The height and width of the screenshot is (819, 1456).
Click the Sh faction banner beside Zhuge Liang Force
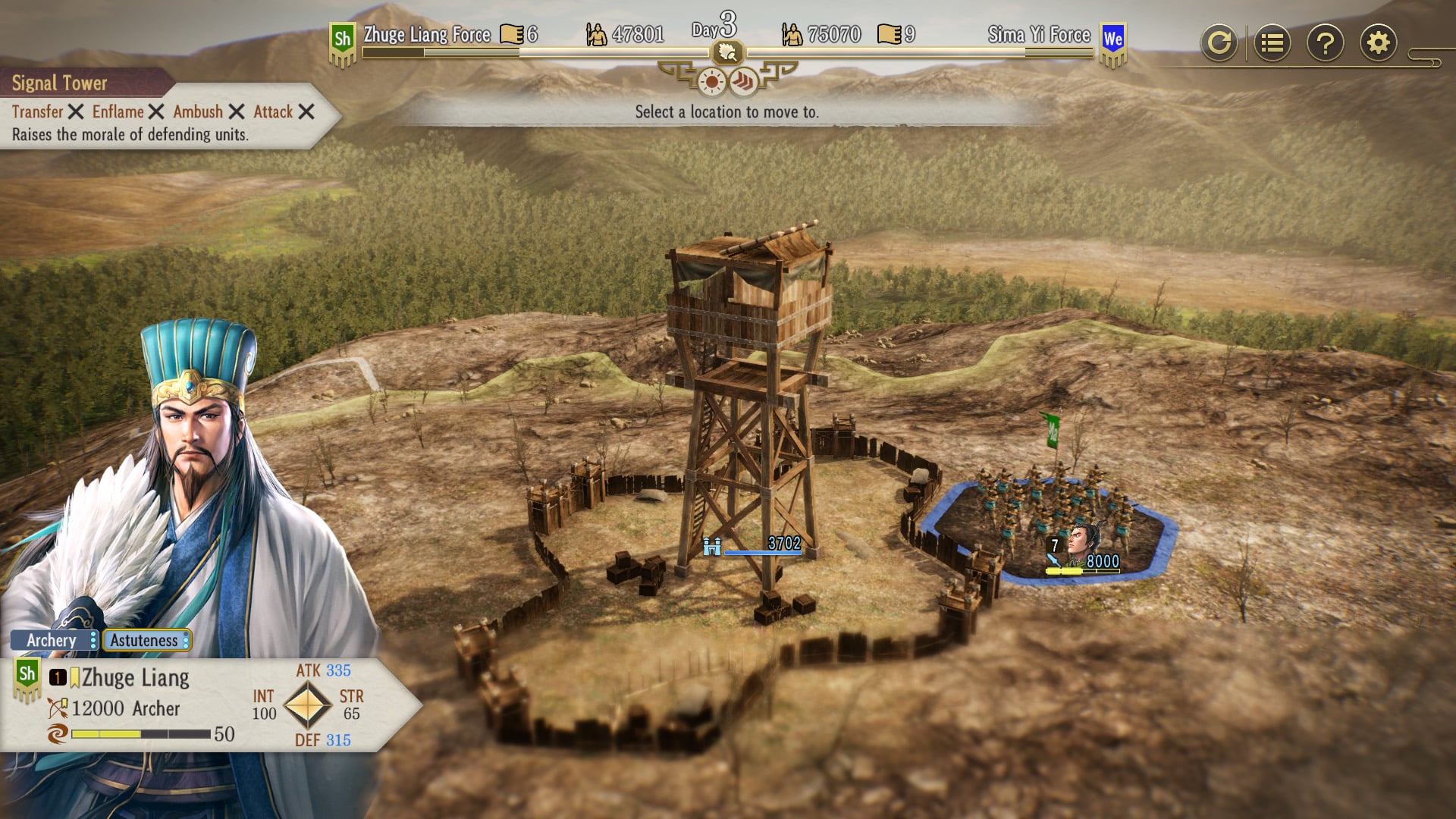(x=343, y=42)
